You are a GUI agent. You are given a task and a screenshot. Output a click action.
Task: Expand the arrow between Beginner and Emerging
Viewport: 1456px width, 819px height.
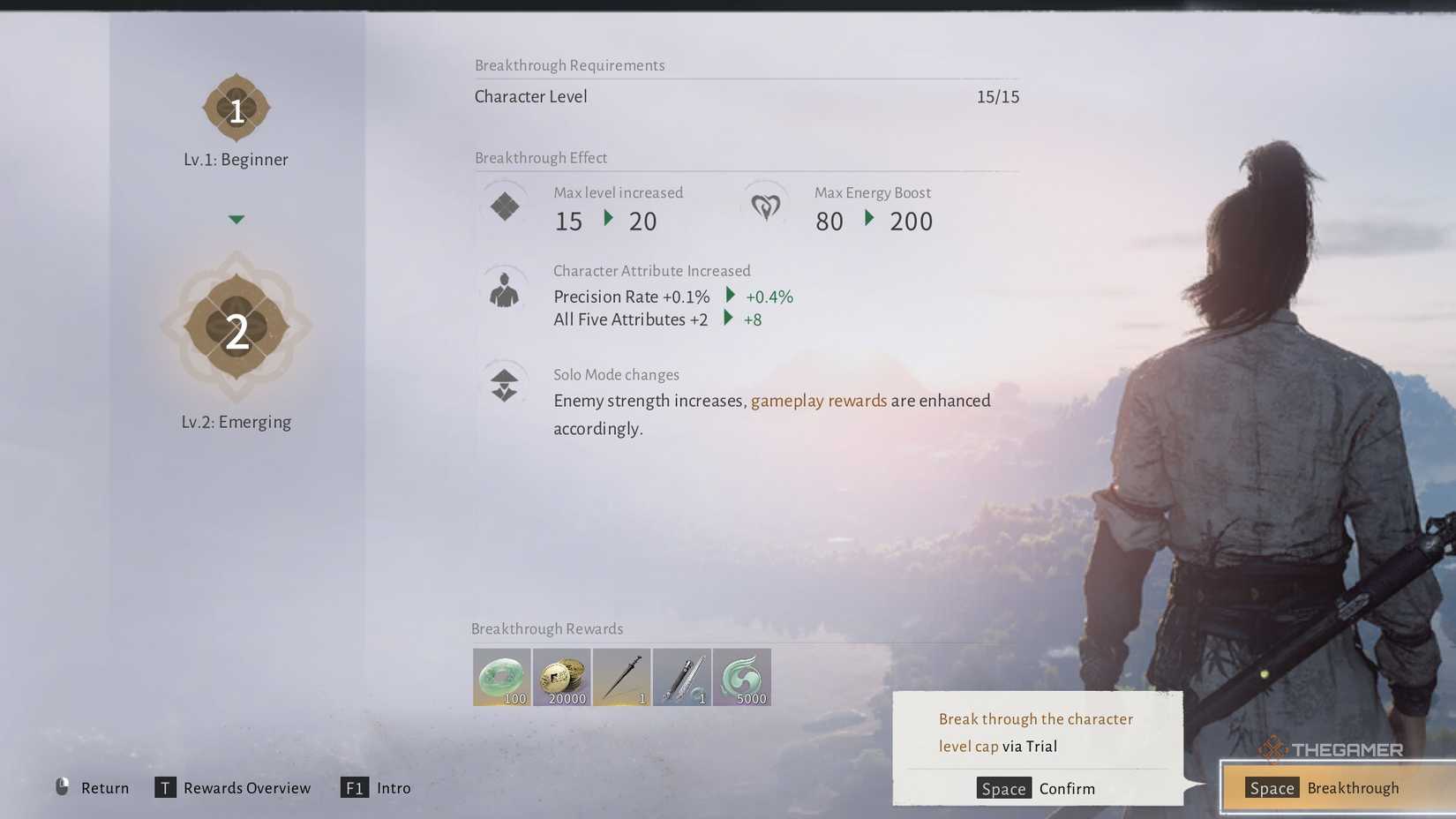coord(236,219)
